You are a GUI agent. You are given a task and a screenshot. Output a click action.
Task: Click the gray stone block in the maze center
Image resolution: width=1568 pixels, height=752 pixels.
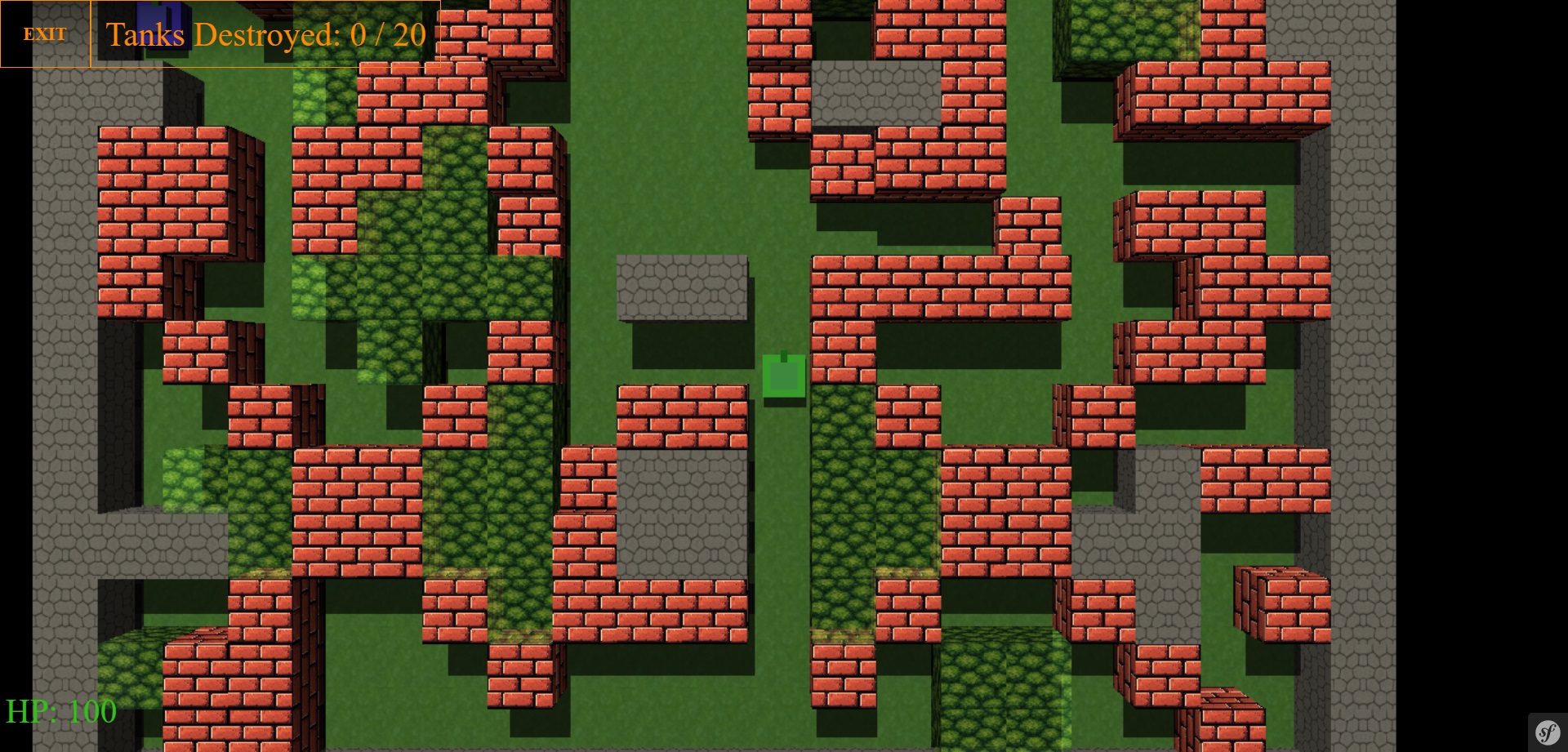[684, 506]
